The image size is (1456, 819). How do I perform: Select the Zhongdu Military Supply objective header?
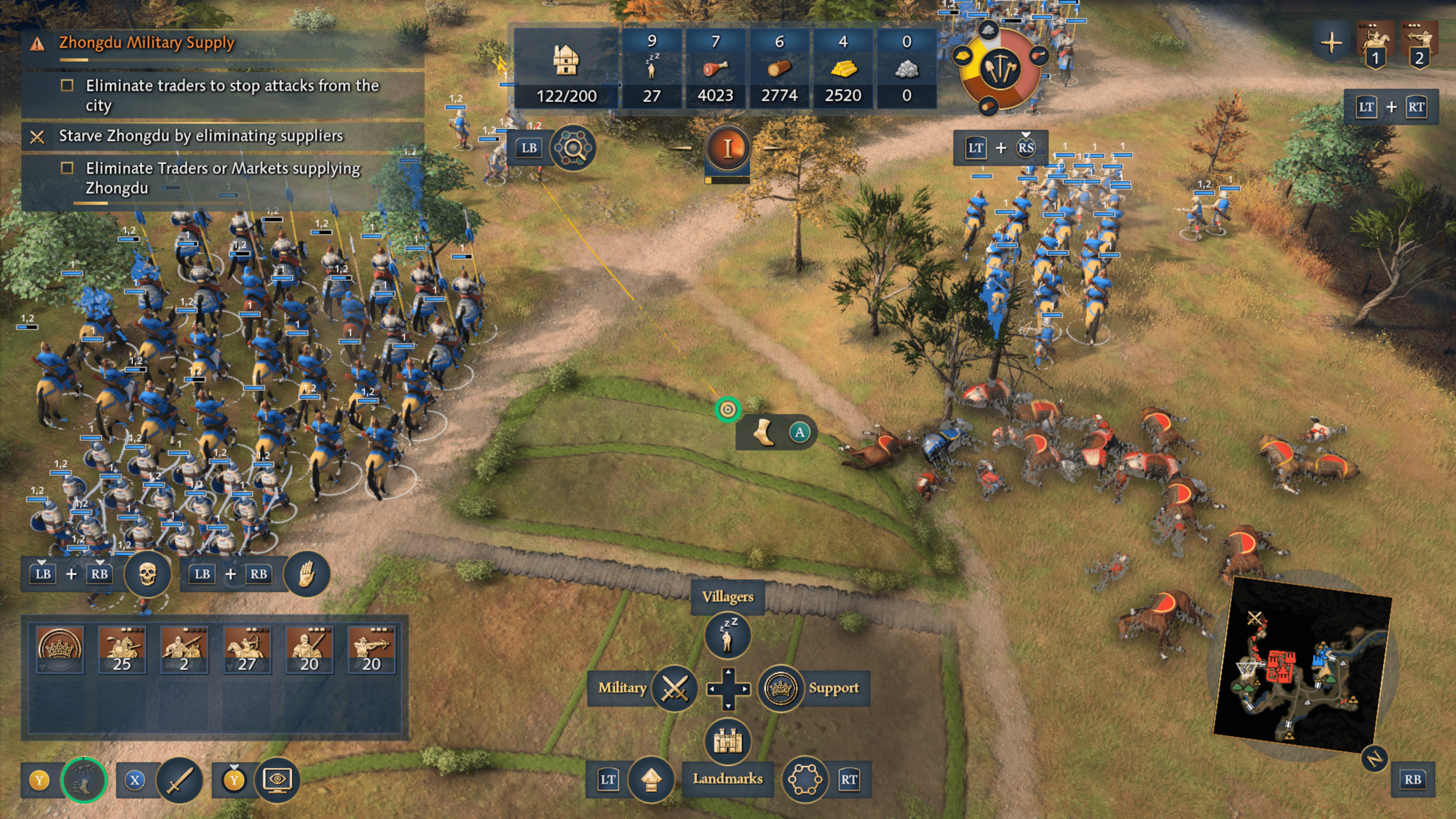pyautogui.click(x=146, y=43)
